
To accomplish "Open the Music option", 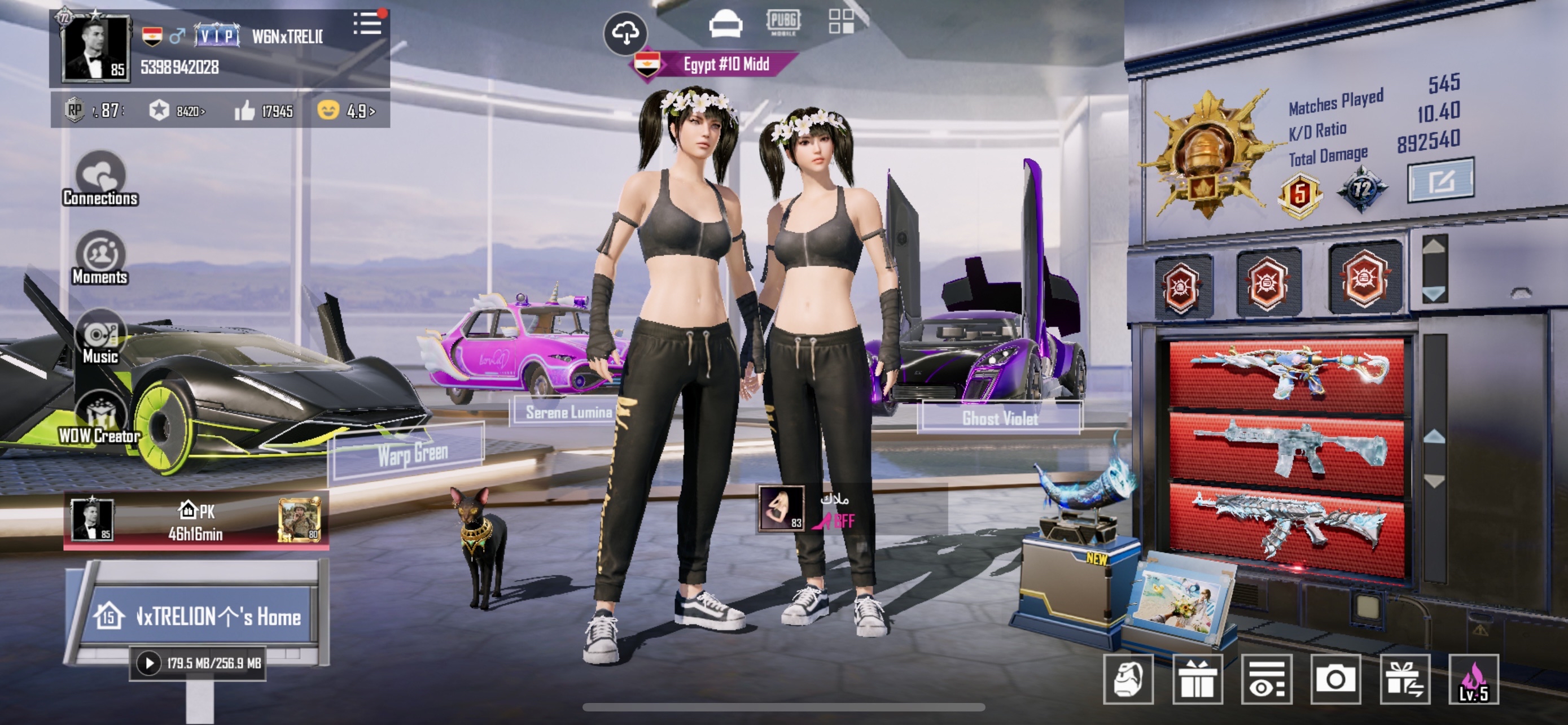I will point(100,337).
